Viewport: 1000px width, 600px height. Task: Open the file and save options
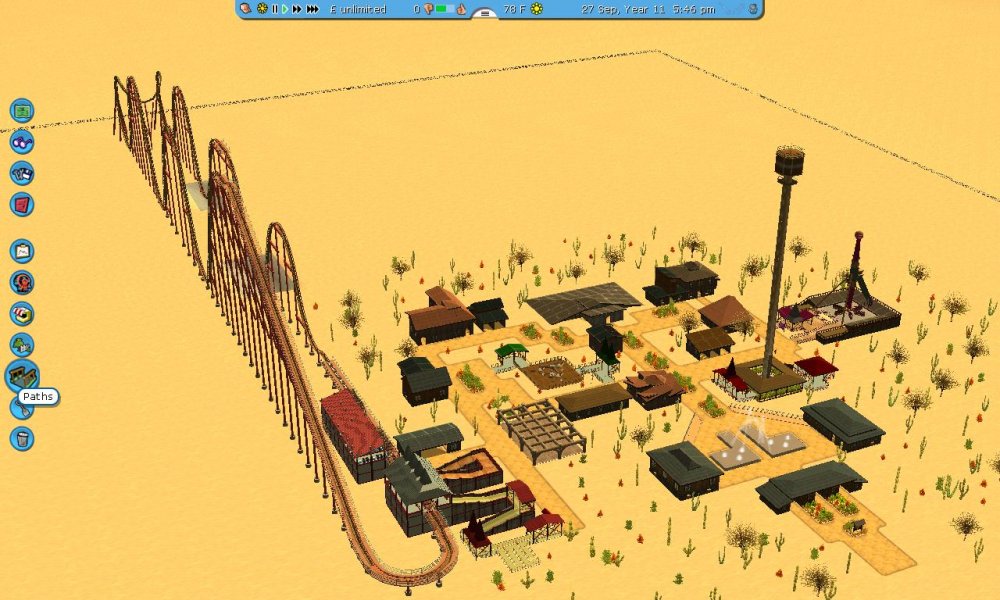[22, 173]
